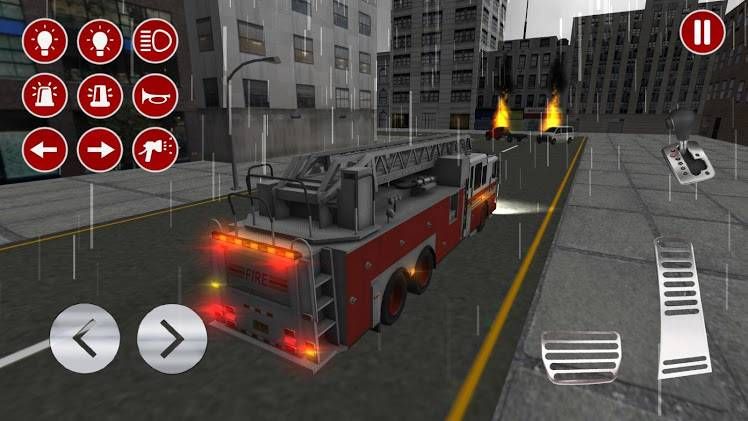Sound the horn using the trumpet icon
This screenshot has height=421, width=748.
point(155,96)
